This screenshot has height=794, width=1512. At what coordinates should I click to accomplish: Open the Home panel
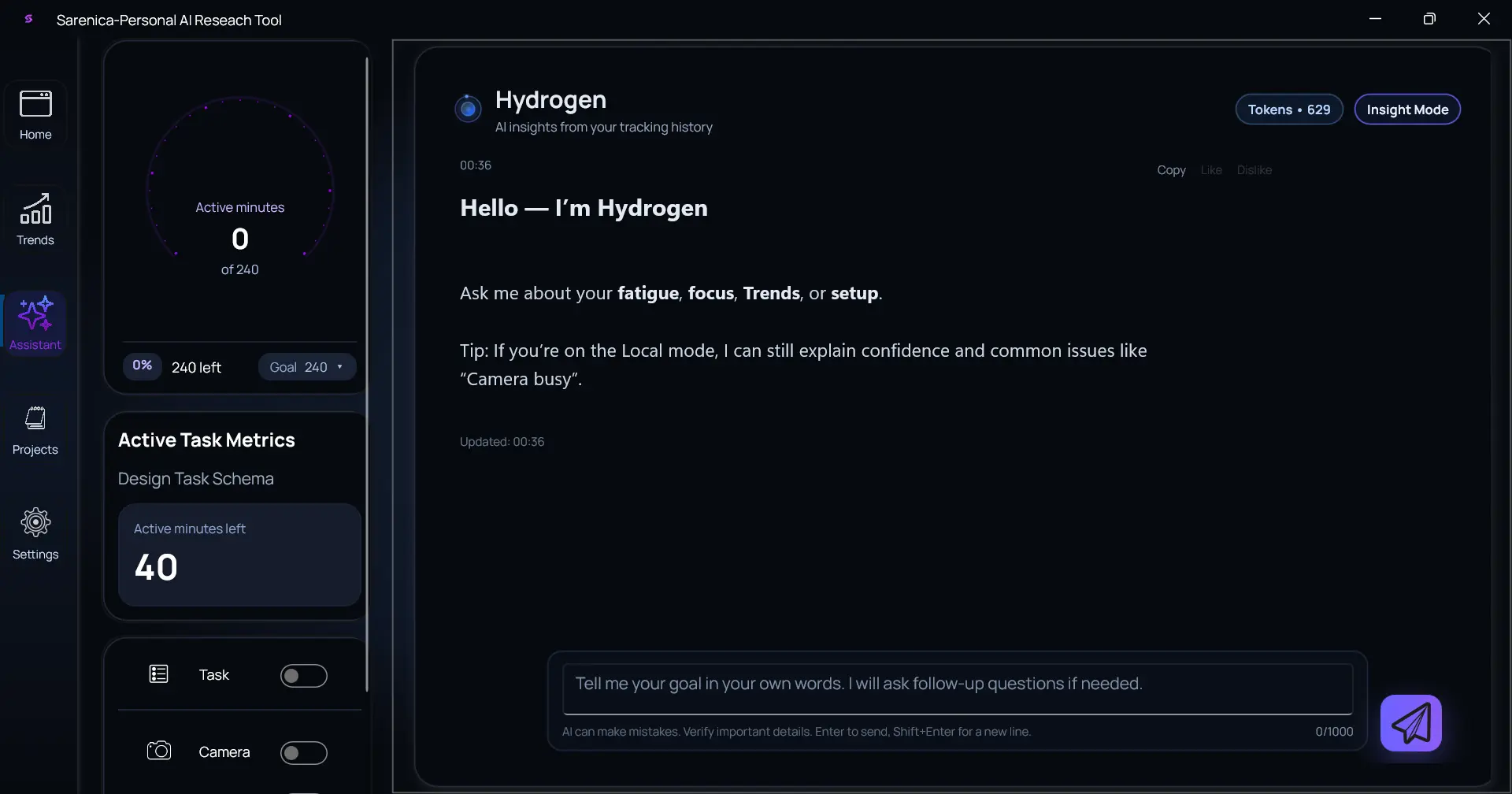tap(35, 113)
